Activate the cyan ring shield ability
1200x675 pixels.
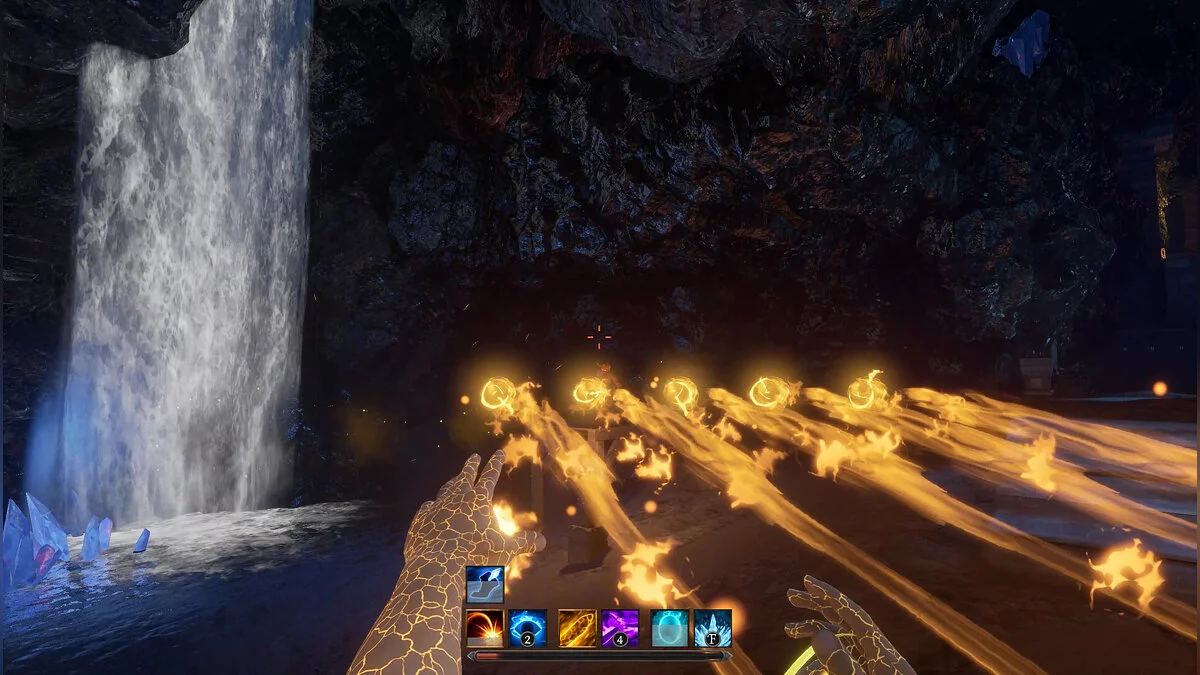[669, 628]
